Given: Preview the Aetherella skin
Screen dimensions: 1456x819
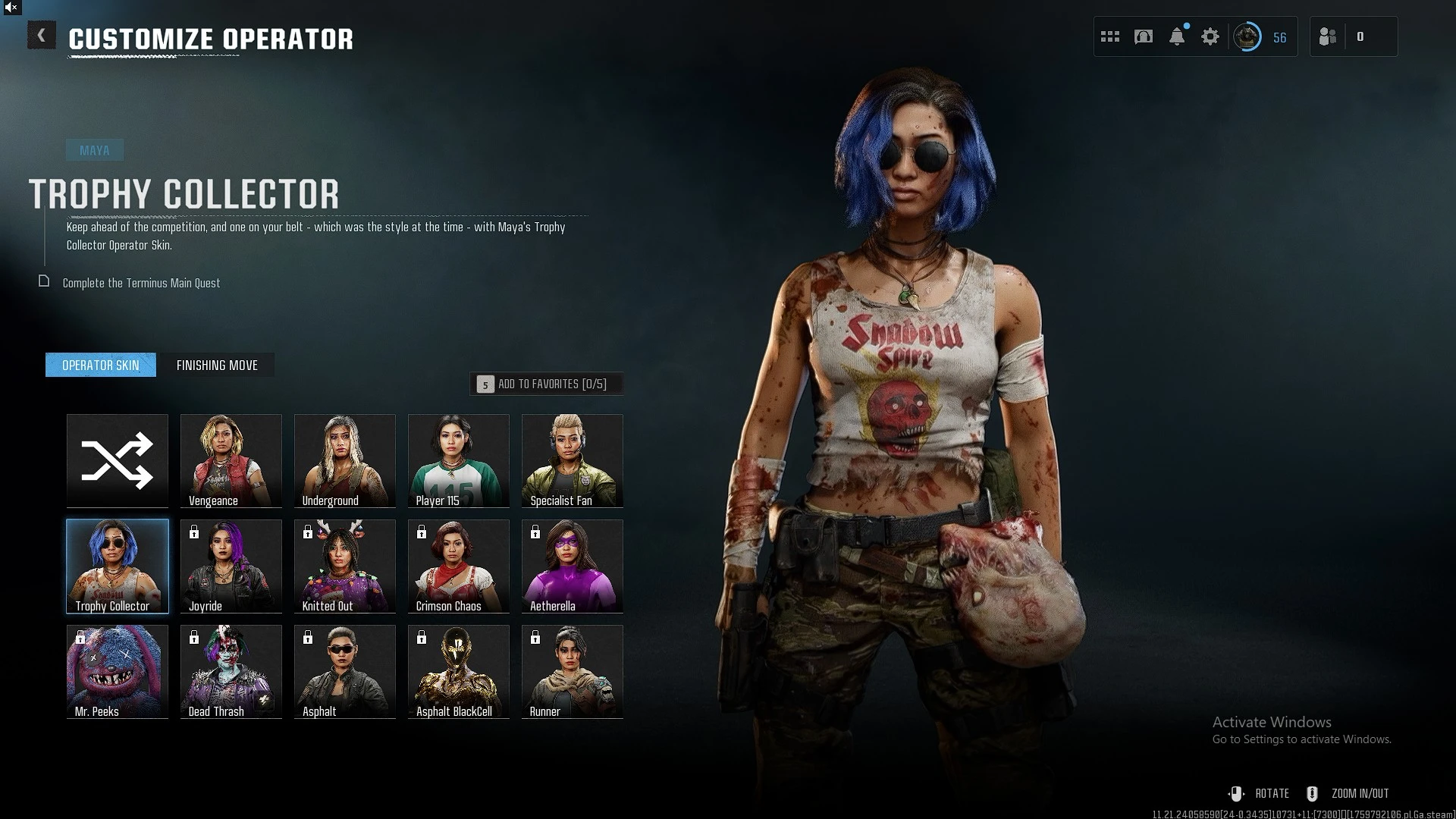Looking at the screenshot, I should point(573,566).
